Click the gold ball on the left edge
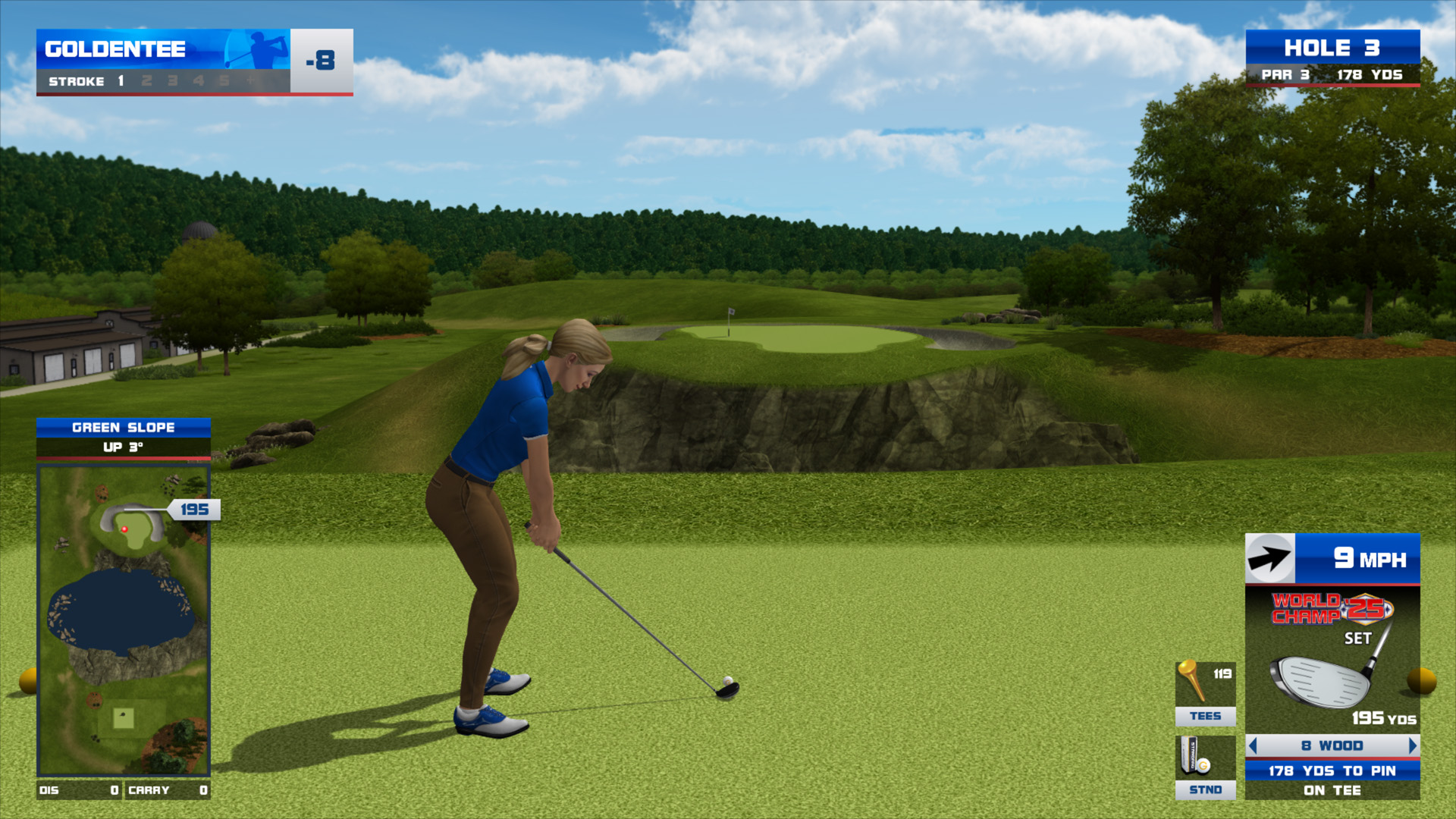 tap(28, 680)
